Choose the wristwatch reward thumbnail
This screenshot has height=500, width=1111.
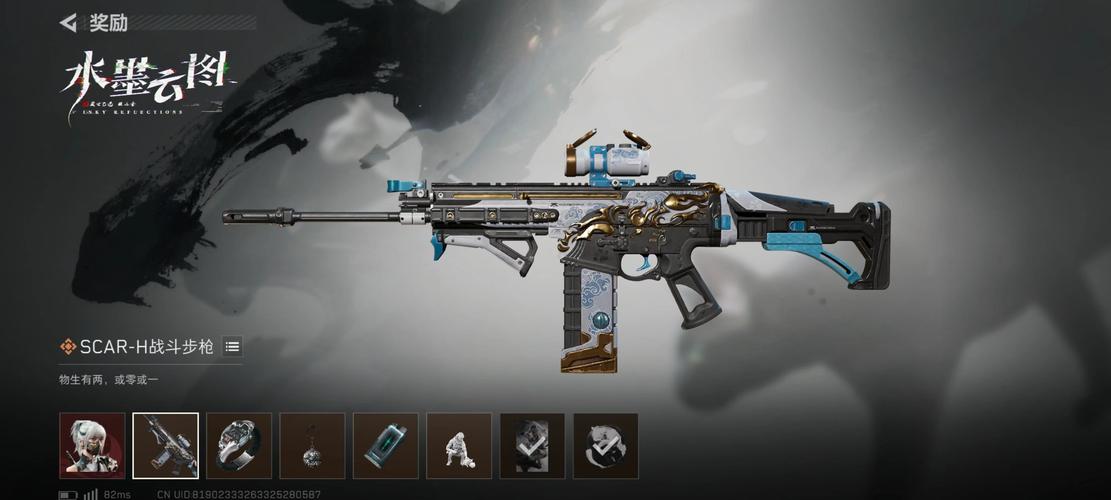(239, 446)
